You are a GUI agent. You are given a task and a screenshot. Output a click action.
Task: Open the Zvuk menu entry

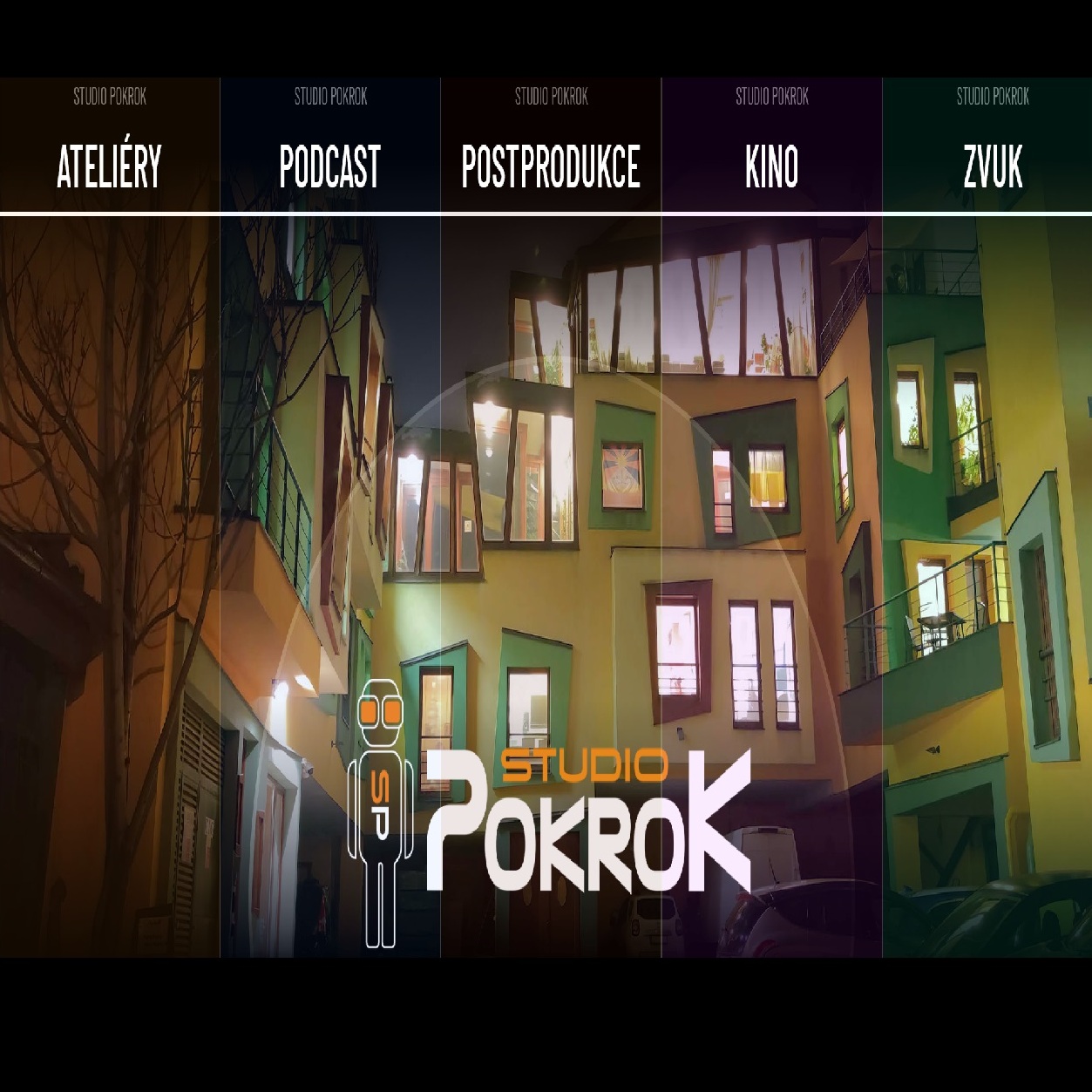pyautogui.click(x=992, y=166)
